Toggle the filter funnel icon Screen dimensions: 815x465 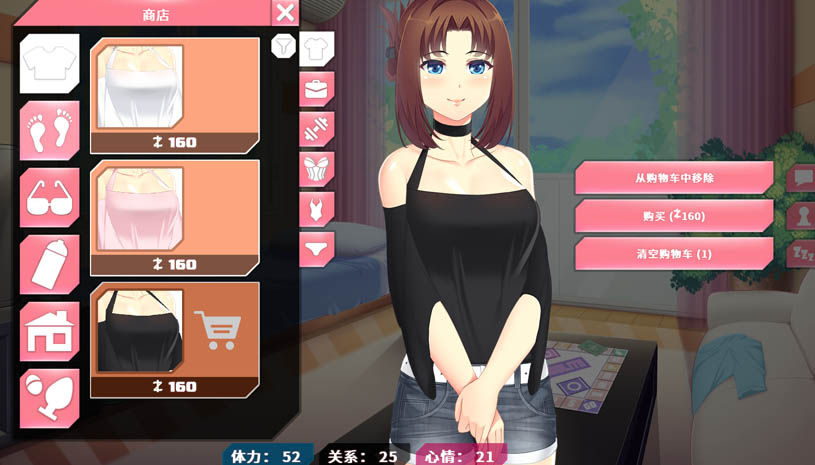coord(283,46)
